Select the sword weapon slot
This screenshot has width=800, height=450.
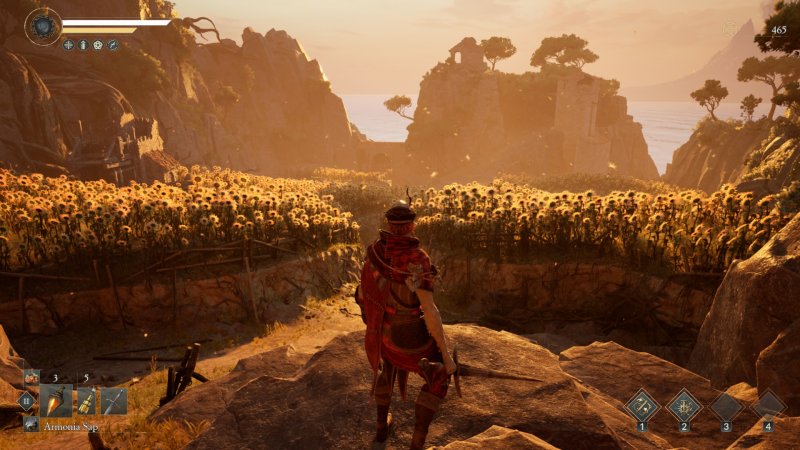point(114,401)
